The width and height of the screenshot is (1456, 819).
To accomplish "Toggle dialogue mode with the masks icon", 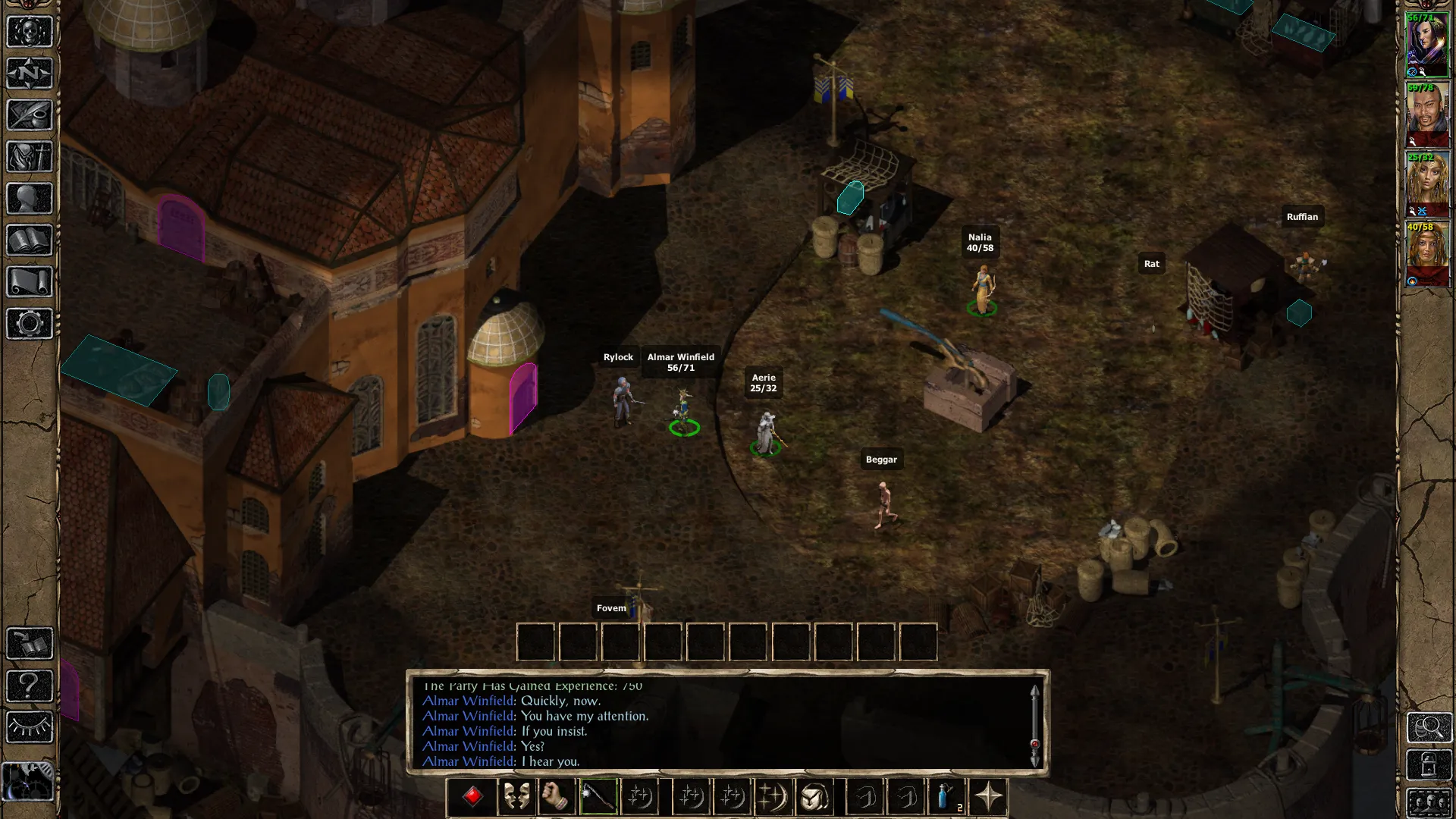I will click(516, 797).
